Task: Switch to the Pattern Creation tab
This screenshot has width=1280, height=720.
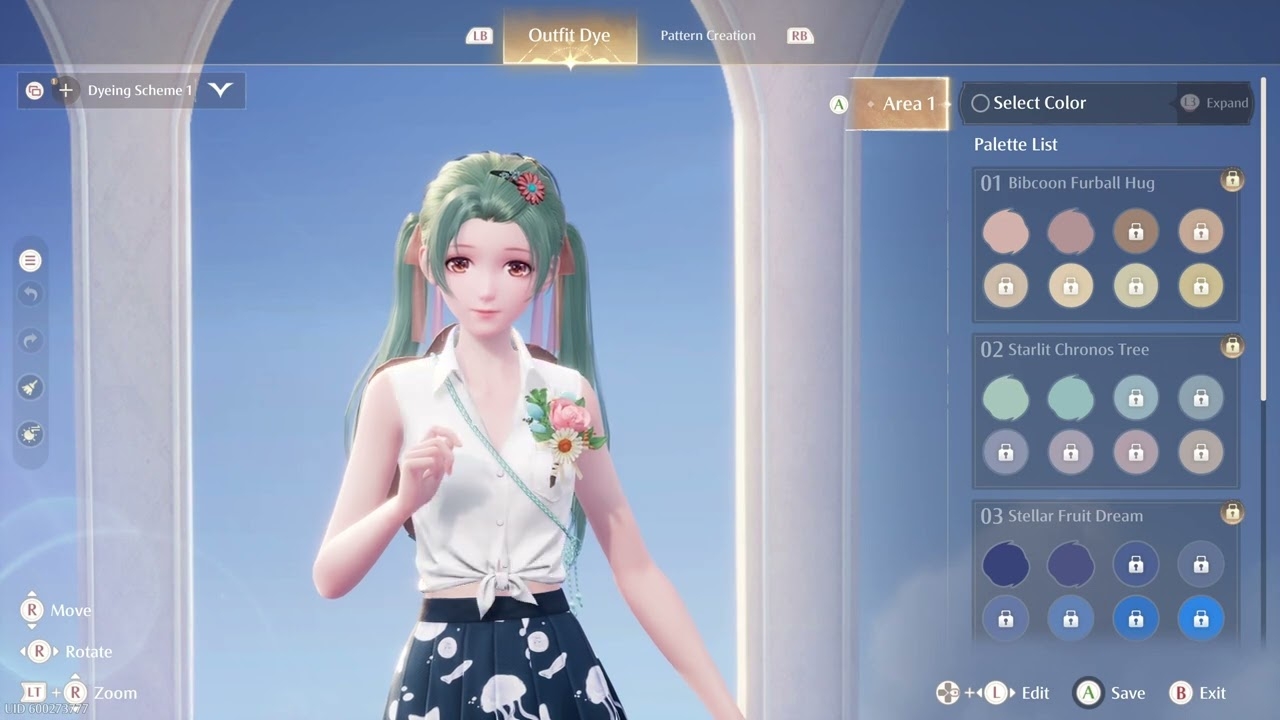Action: click(x=707, y=35)
